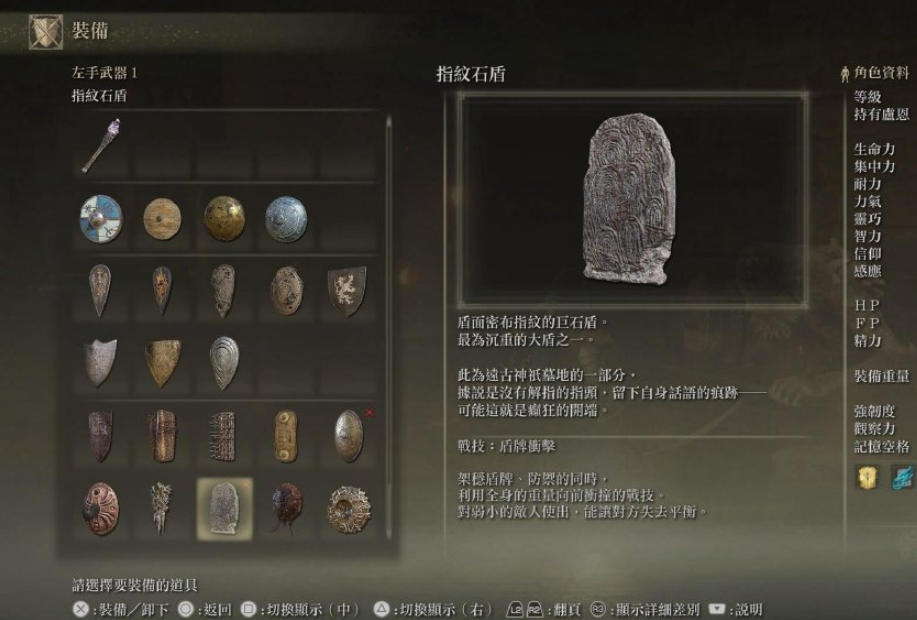
Task: Choose the blue and white round shield
Action: tap(101, 217)
